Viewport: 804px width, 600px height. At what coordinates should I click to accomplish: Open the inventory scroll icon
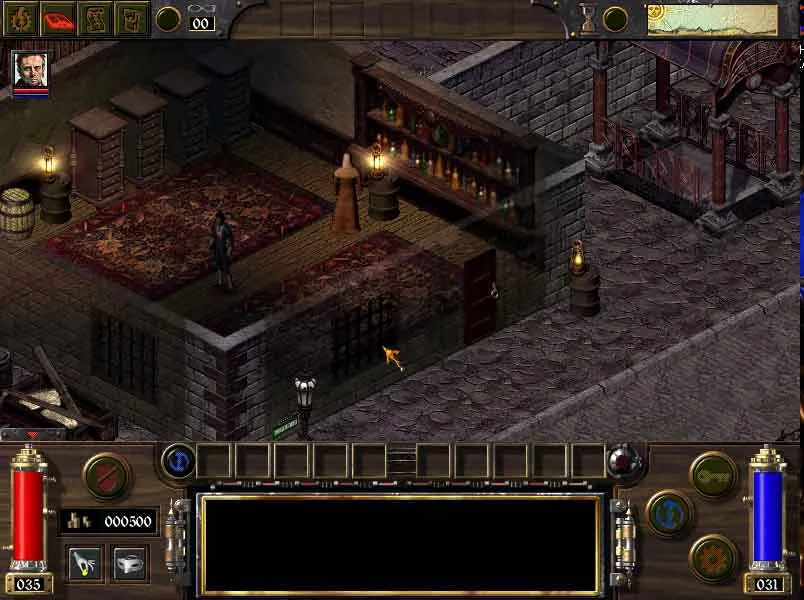[x=132, y=18]
